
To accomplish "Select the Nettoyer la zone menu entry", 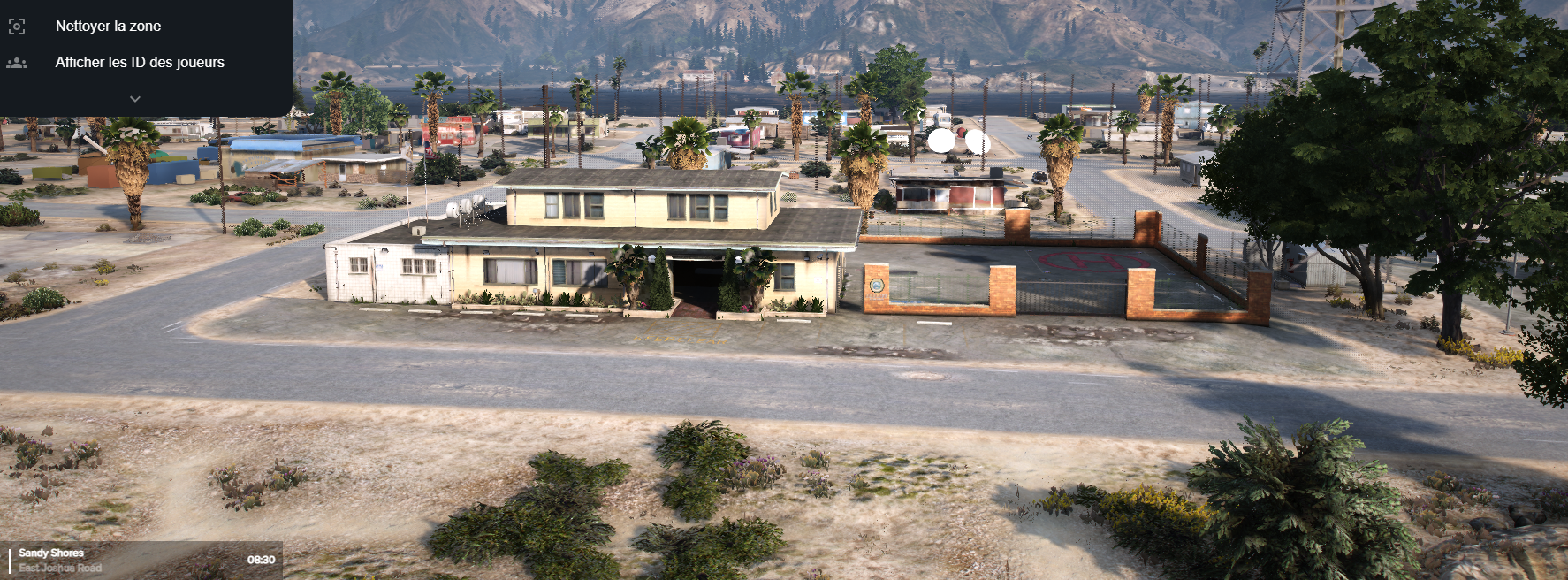I will pos(108,27).
